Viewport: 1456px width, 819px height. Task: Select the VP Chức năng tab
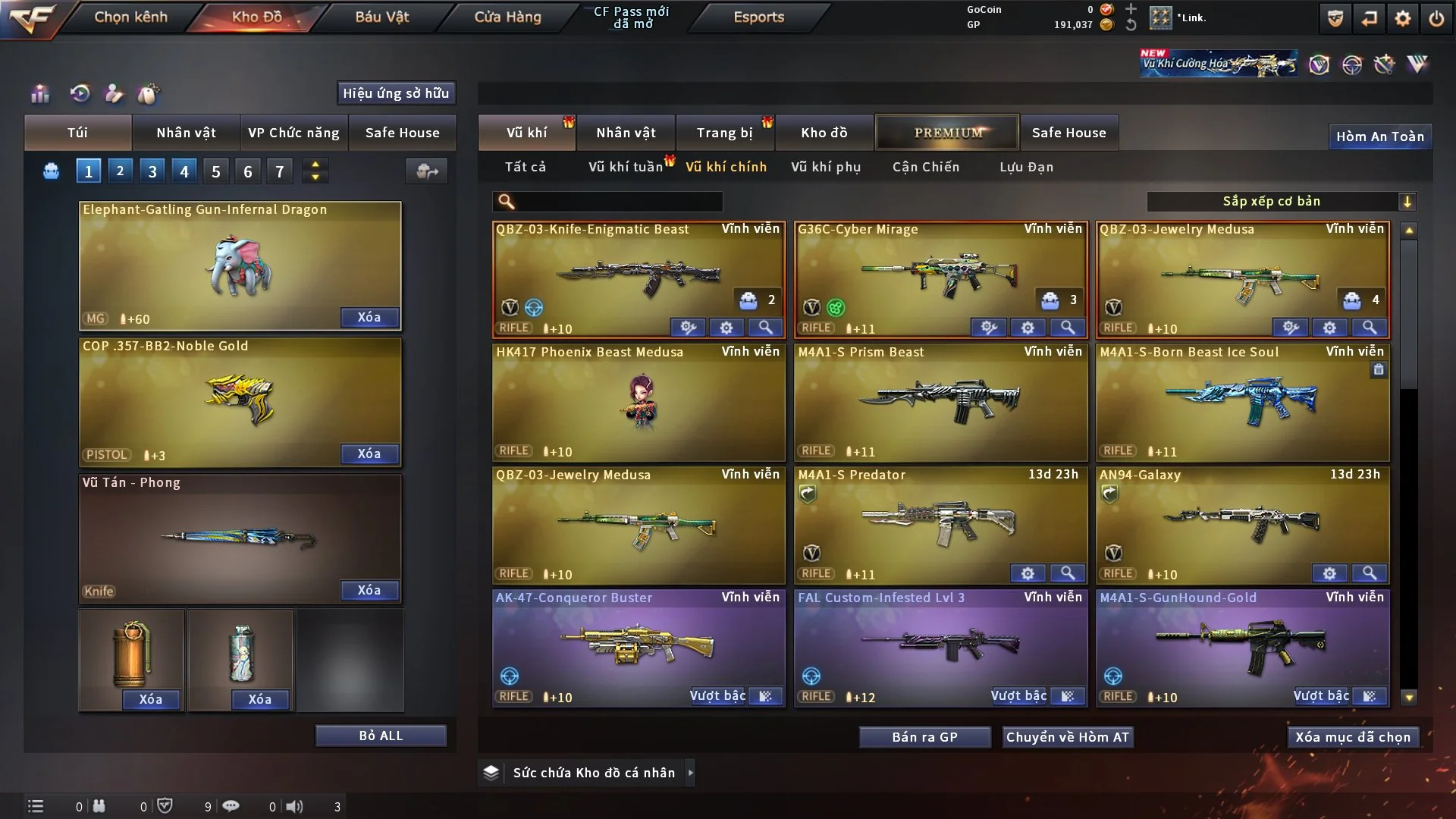click(293, 133)
